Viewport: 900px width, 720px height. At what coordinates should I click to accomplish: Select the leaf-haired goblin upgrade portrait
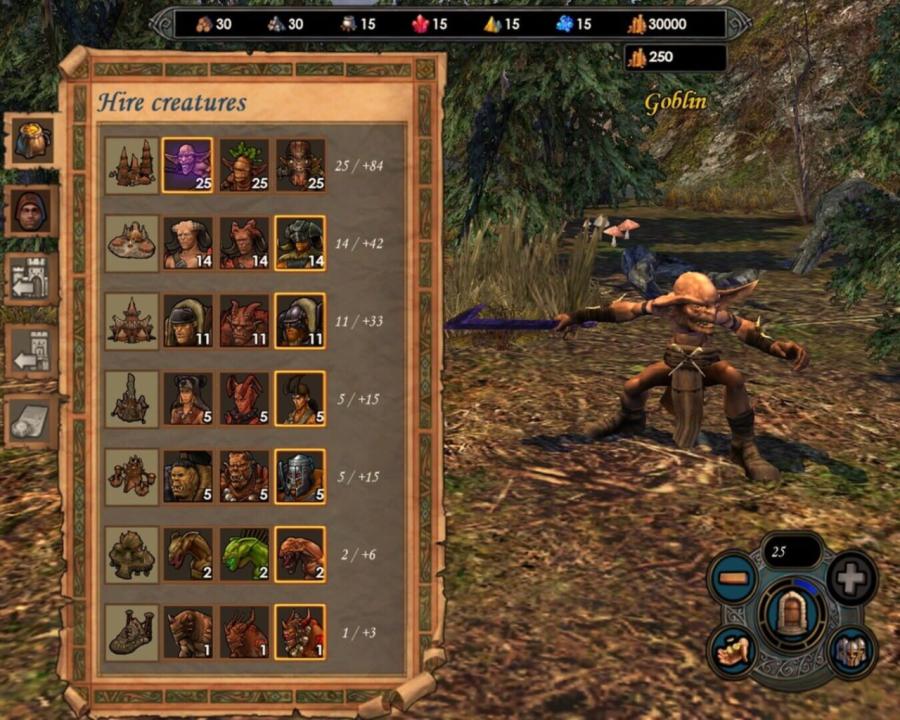point(244,164)
